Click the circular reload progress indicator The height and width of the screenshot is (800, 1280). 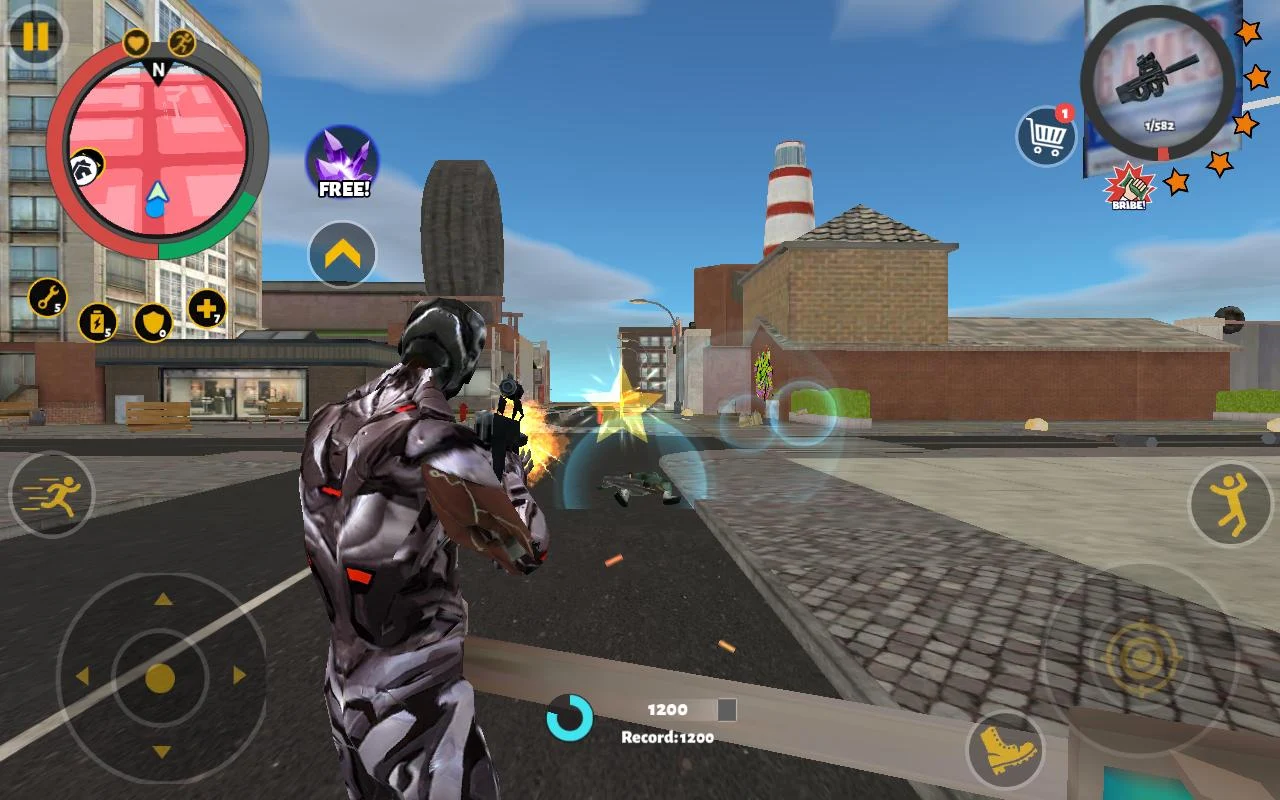(x=572, y=716)
